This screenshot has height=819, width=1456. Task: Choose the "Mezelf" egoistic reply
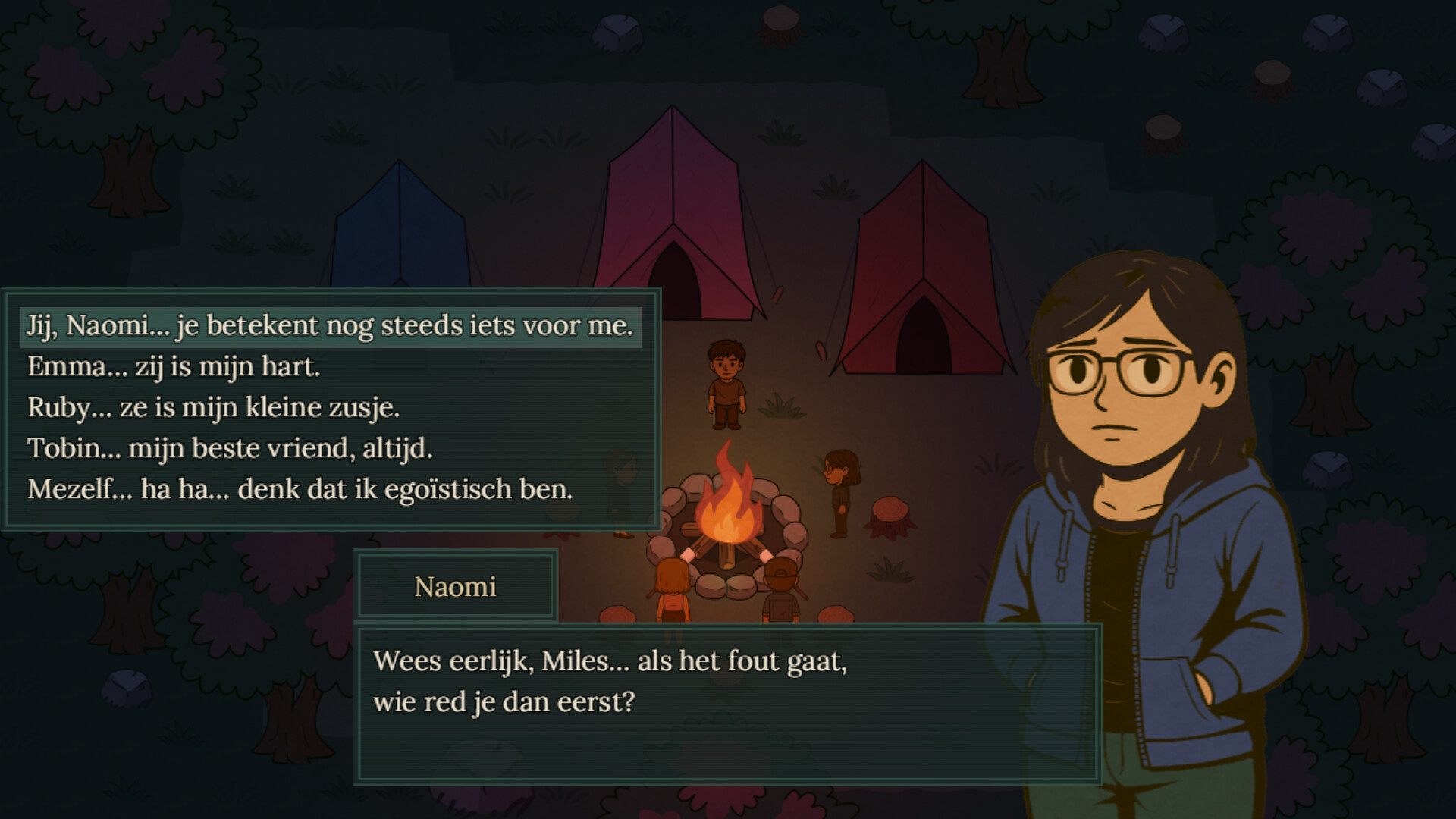point(300,490)
